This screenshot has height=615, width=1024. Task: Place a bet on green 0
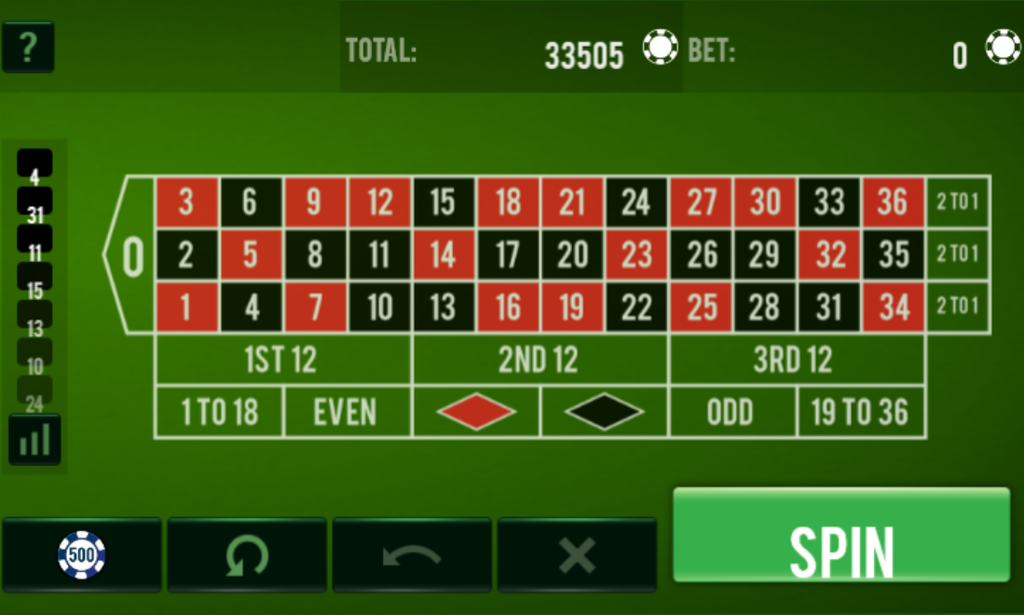pyautogui.click(x=131, y=256)
